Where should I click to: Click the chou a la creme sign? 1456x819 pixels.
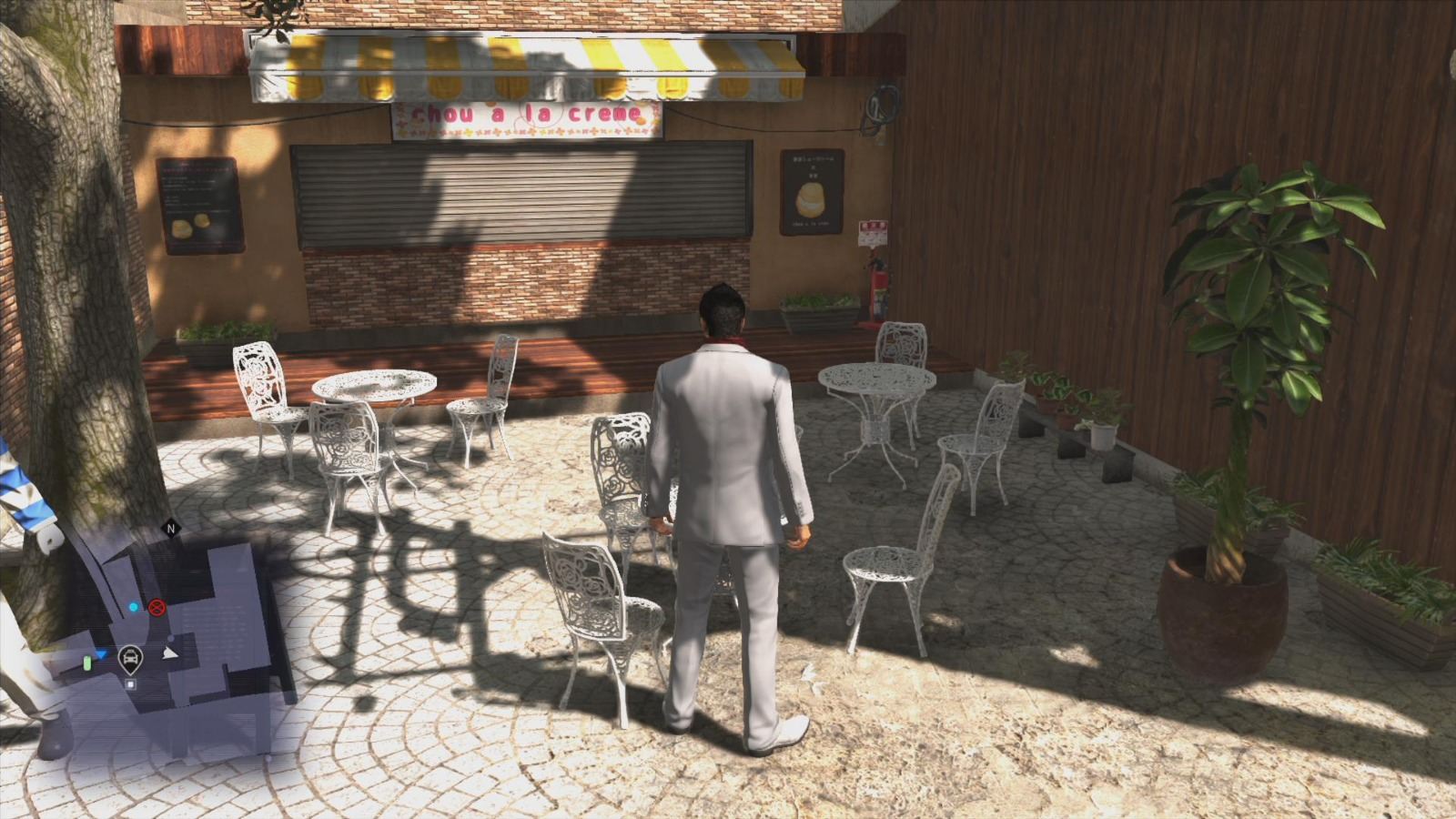click(528, 116)
